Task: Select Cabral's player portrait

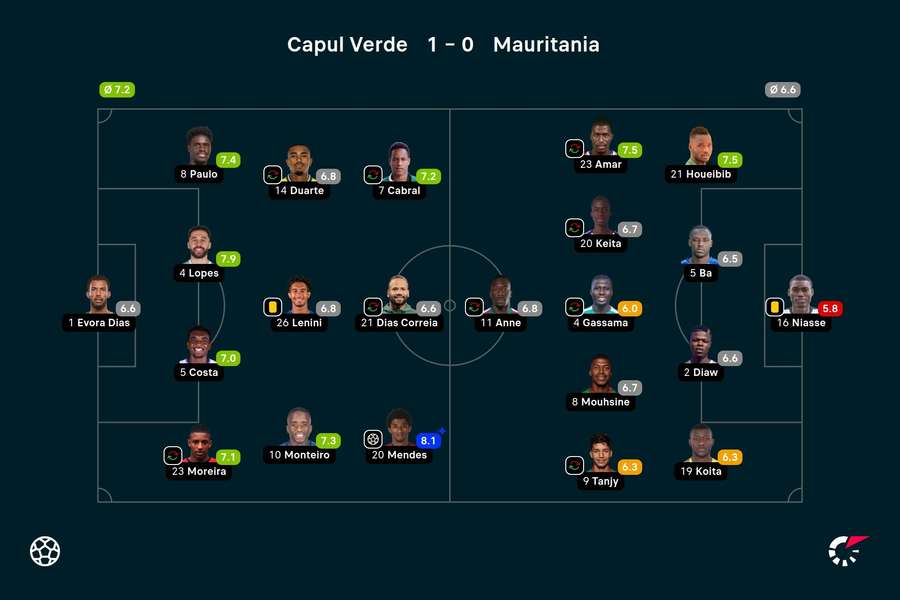Action: coord(398,163)
